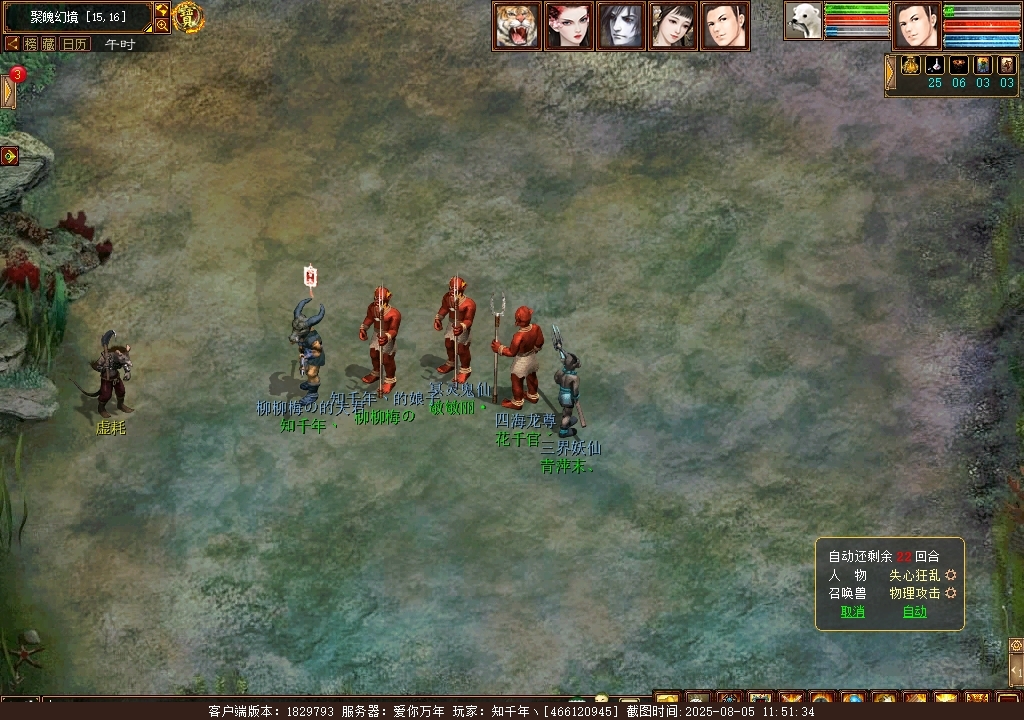Select the red-haired woman team portrait

569,26
